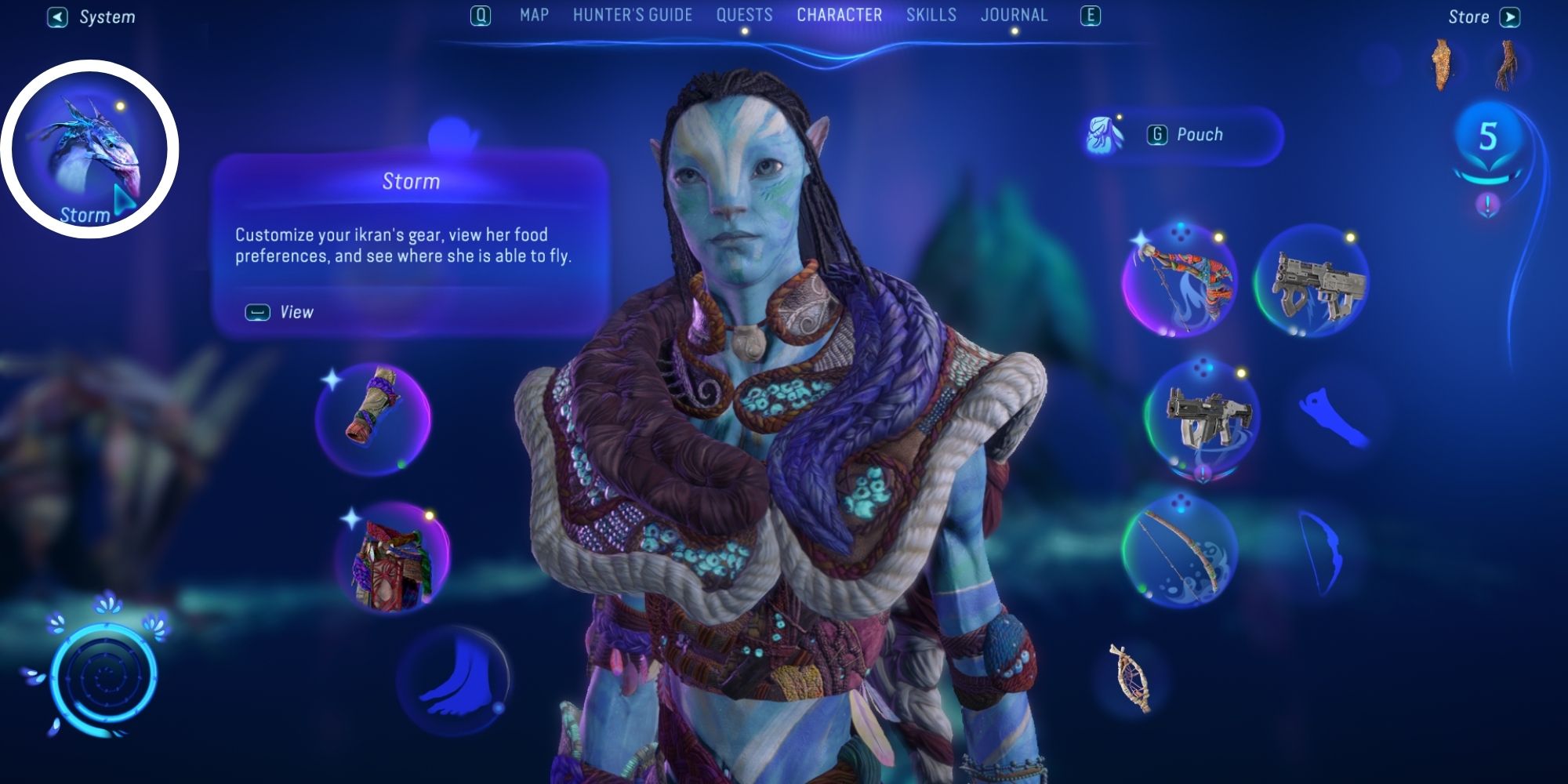Switch to the SKILLS tab
The width and height of the screenshot is (1568, 784).
pyautogui.click(x=930, y=14)
